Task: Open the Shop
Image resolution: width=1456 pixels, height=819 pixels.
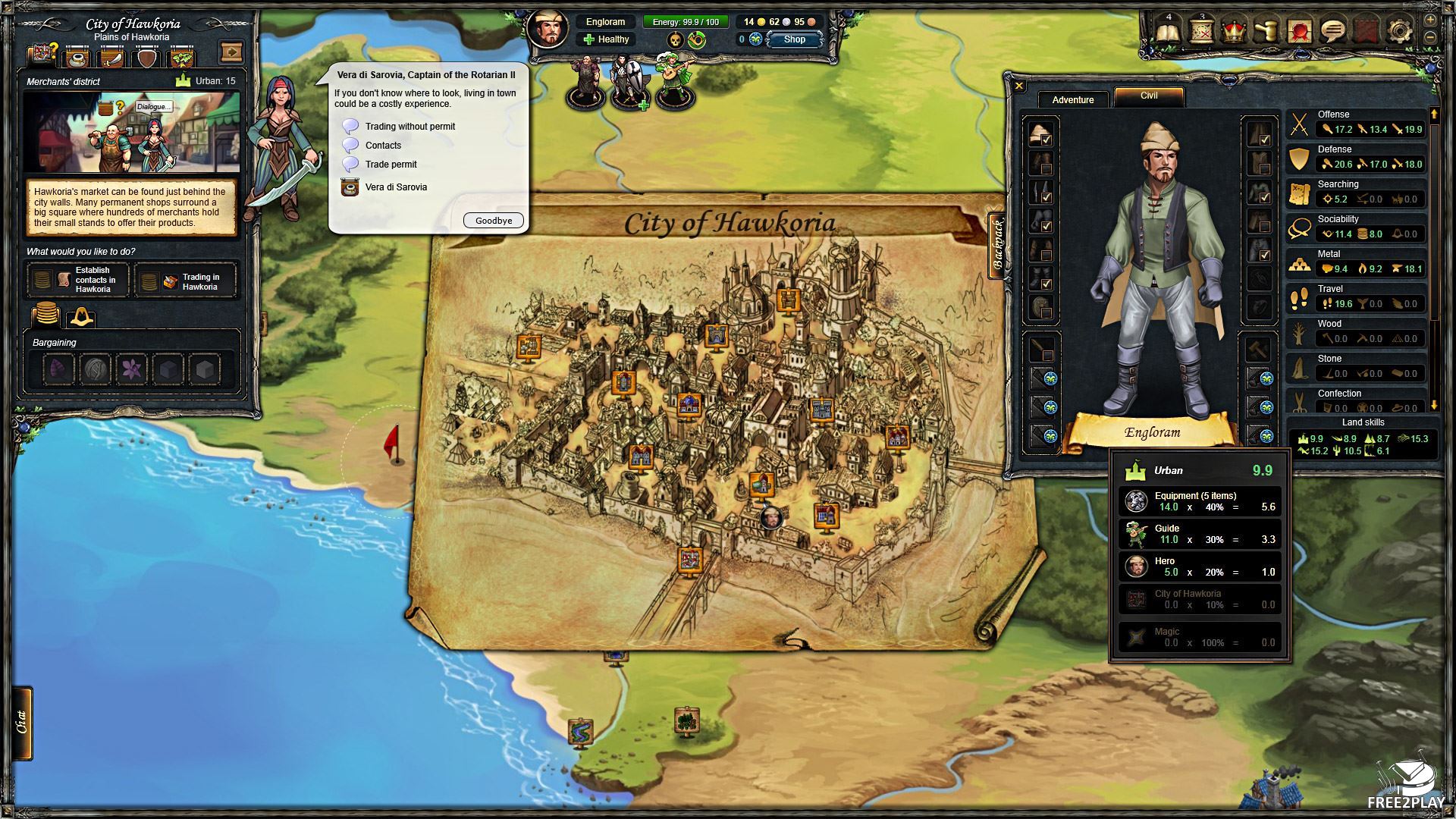Action: (x=794, y=39)
